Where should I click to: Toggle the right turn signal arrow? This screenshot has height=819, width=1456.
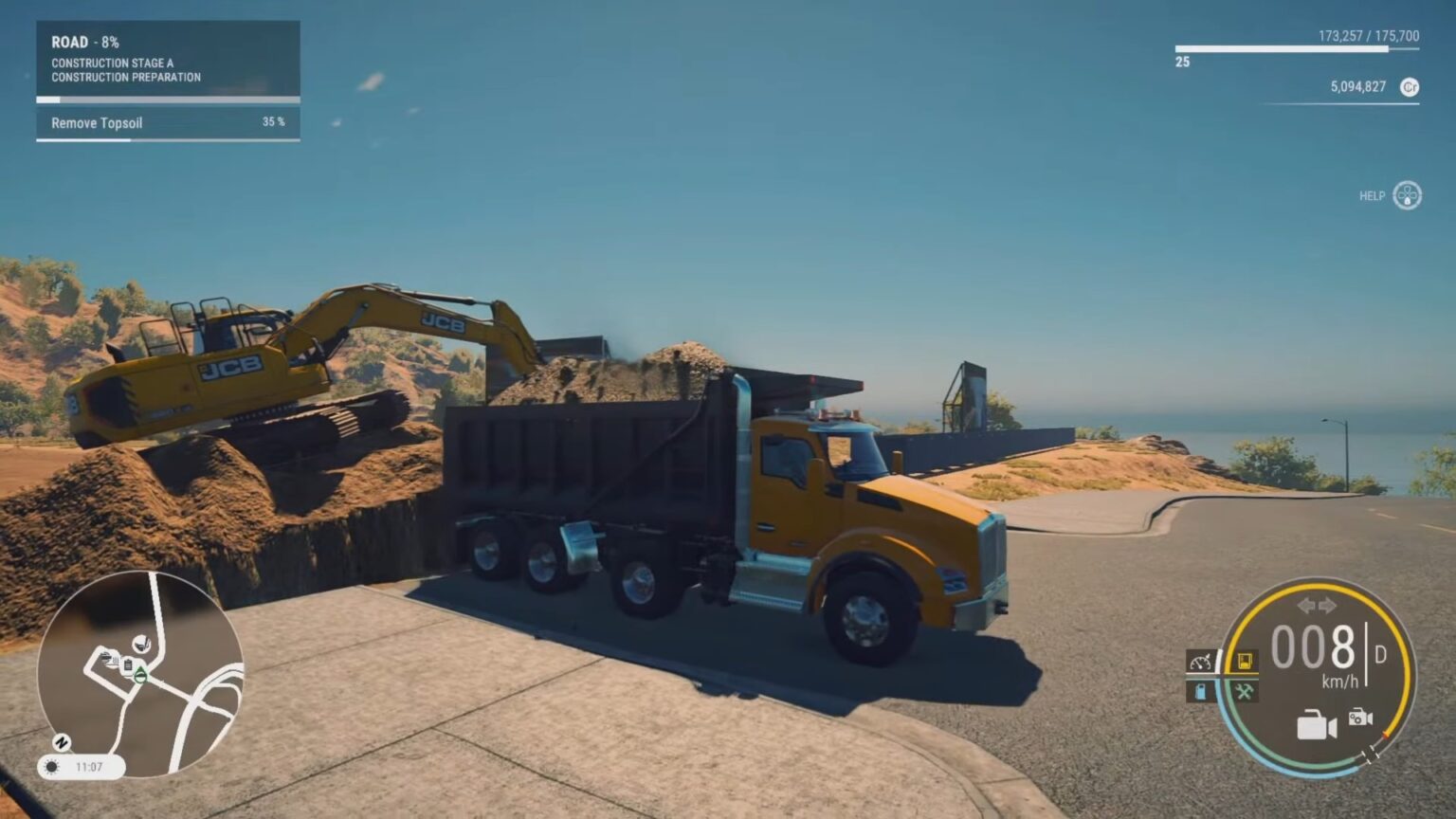point(1327,604)
